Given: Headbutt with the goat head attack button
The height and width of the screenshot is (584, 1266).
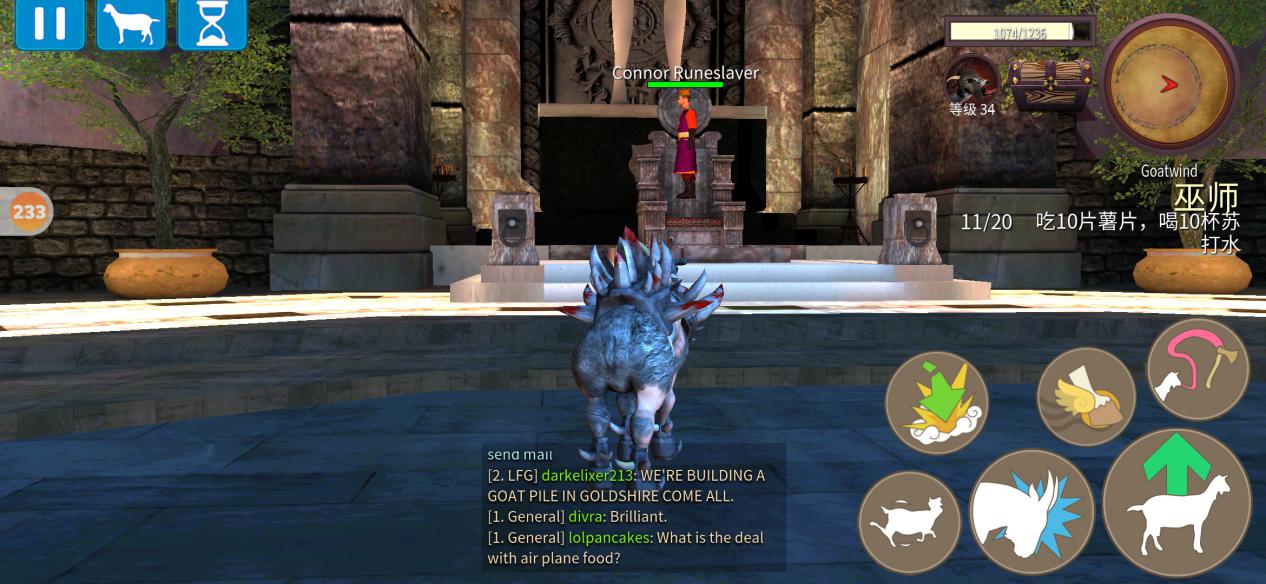Looking at the screenshot, I should point(1031,511).
